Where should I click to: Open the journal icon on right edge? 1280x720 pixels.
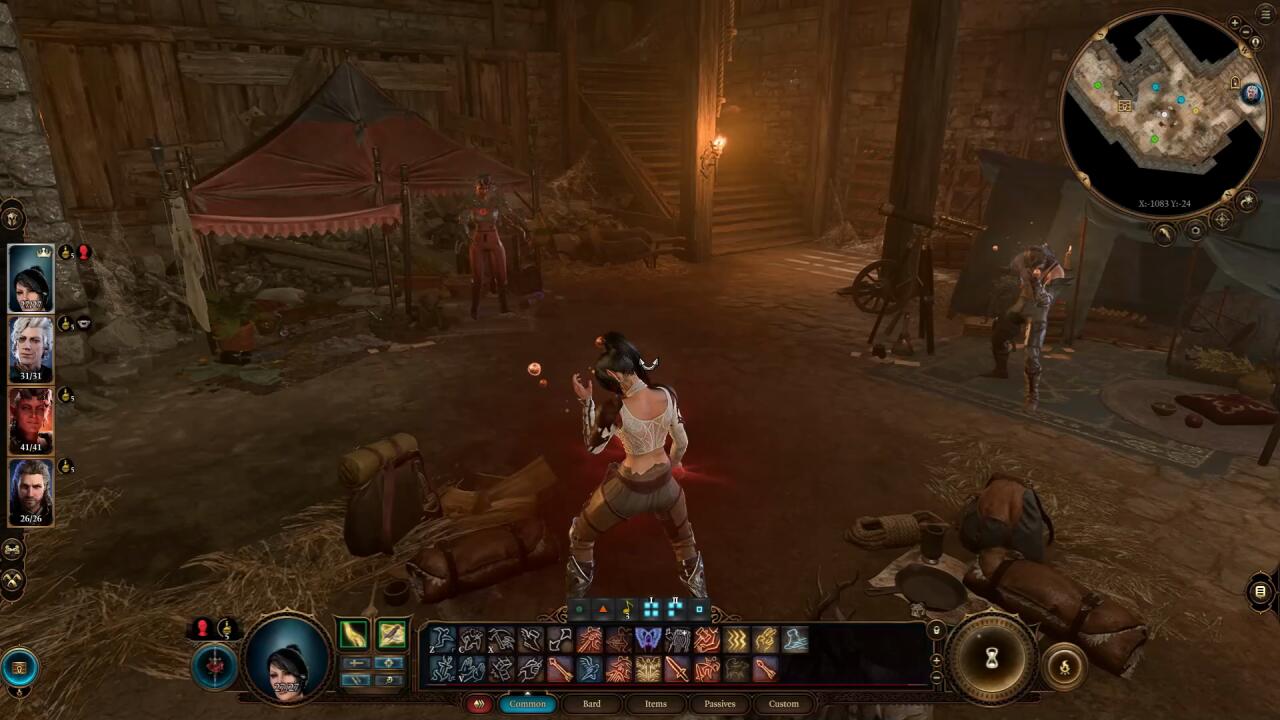[x=1260, y=592]
